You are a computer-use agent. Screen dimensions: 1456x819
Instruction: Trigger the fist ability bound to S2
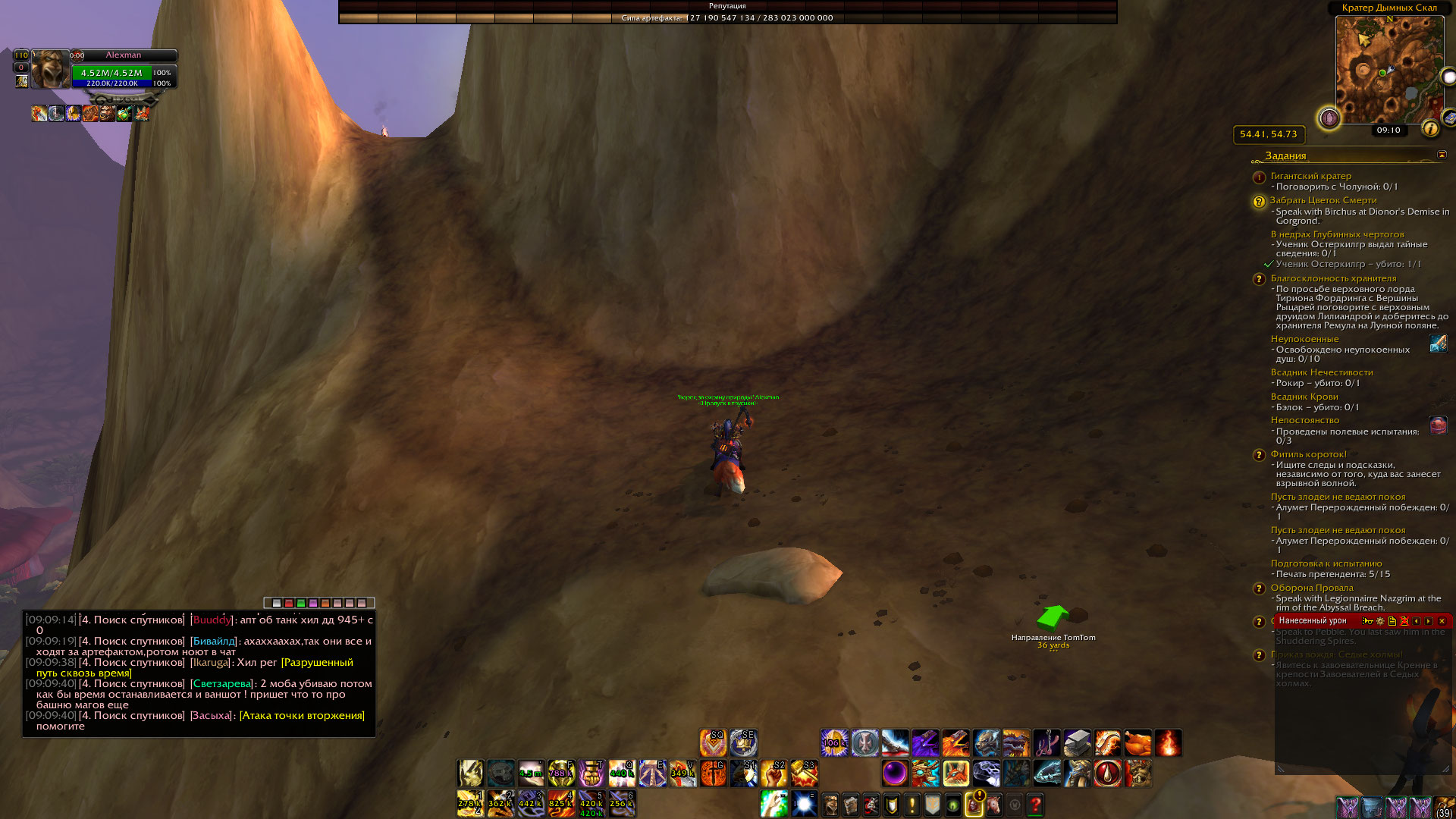coord(773,773)
